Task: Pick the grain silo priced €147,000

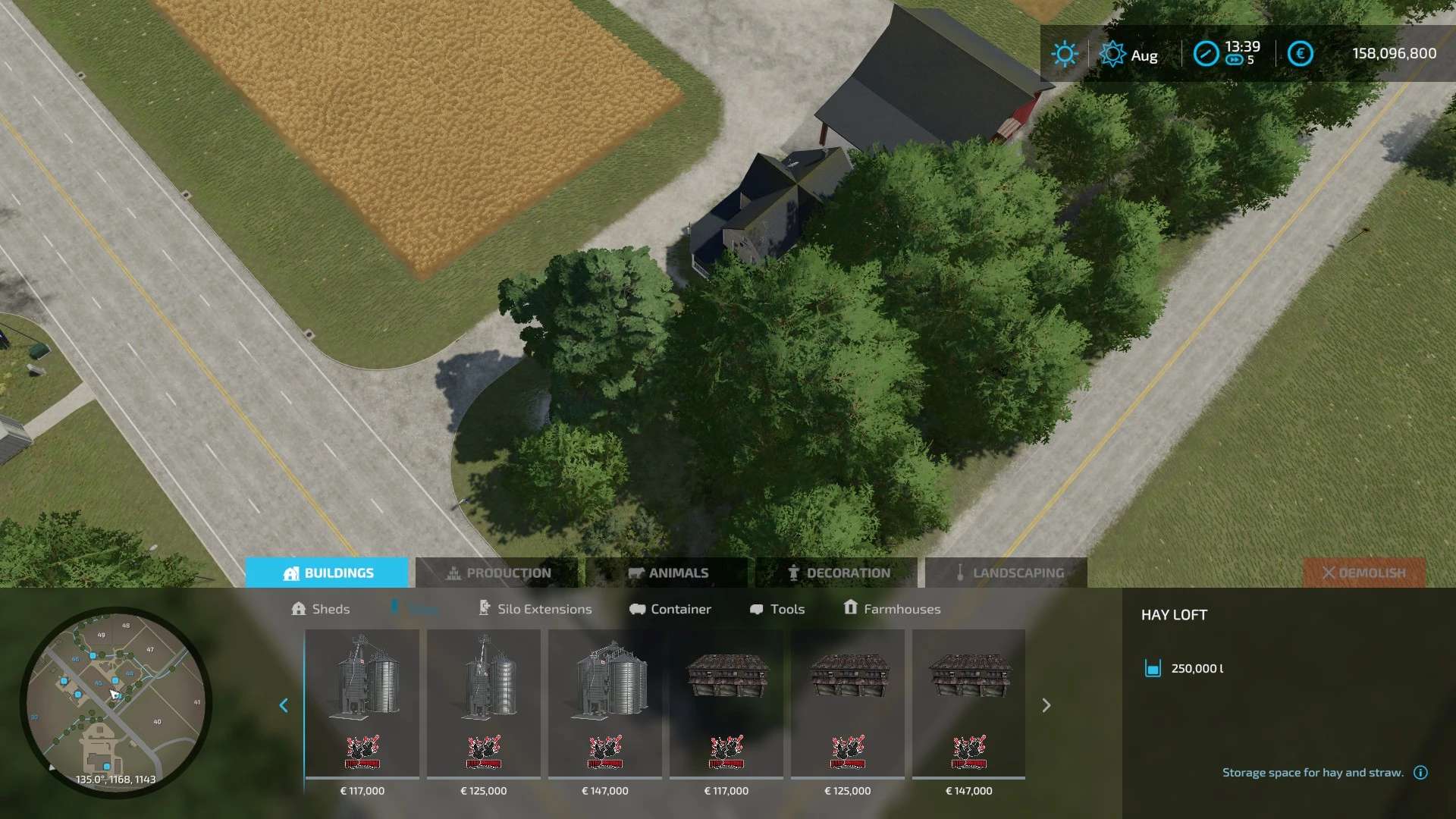Action: pyautogui.click(x=605, y=704)
